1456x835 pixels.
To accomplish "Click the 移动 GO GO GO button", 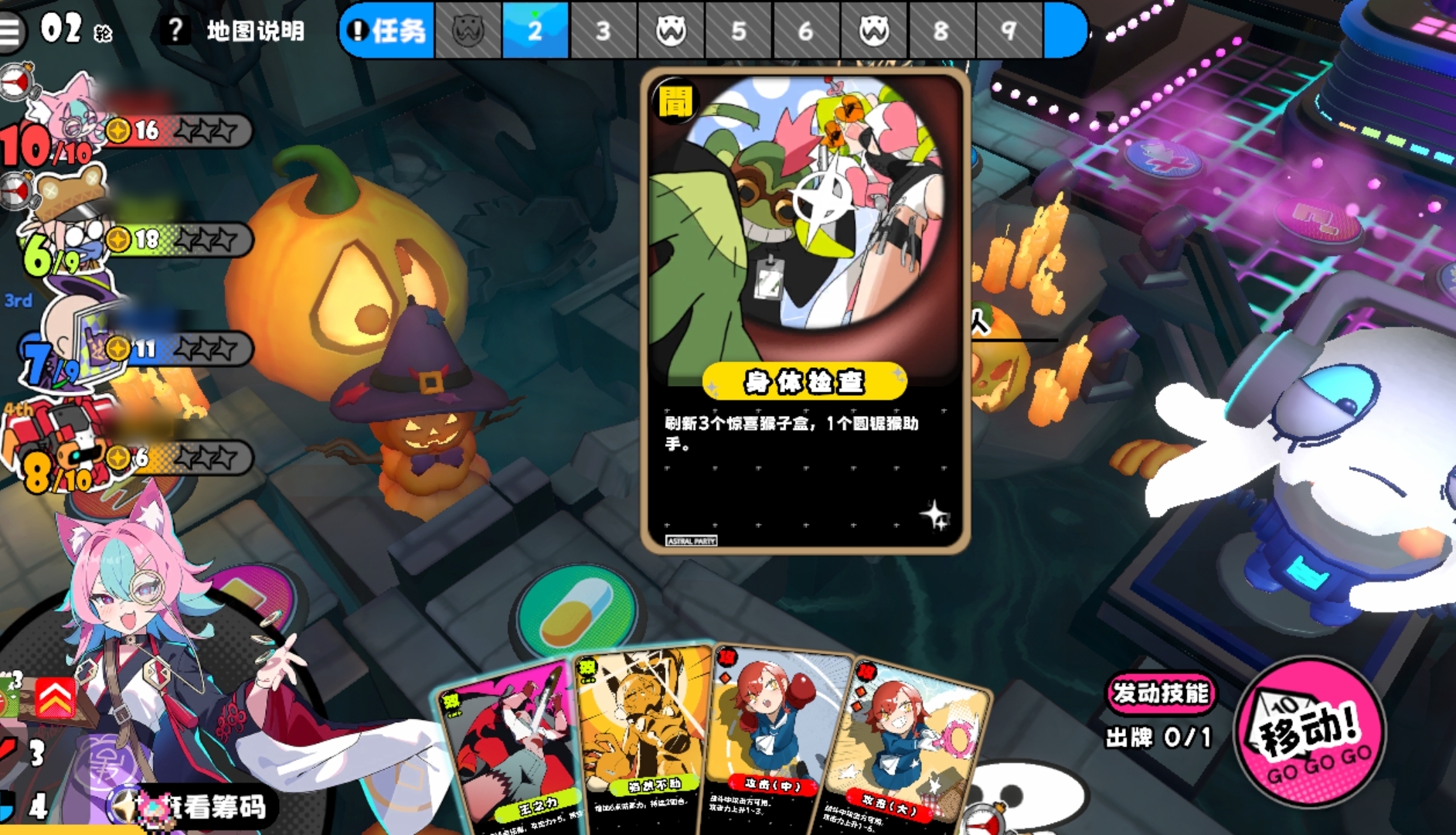I will tap(1309, 731).
